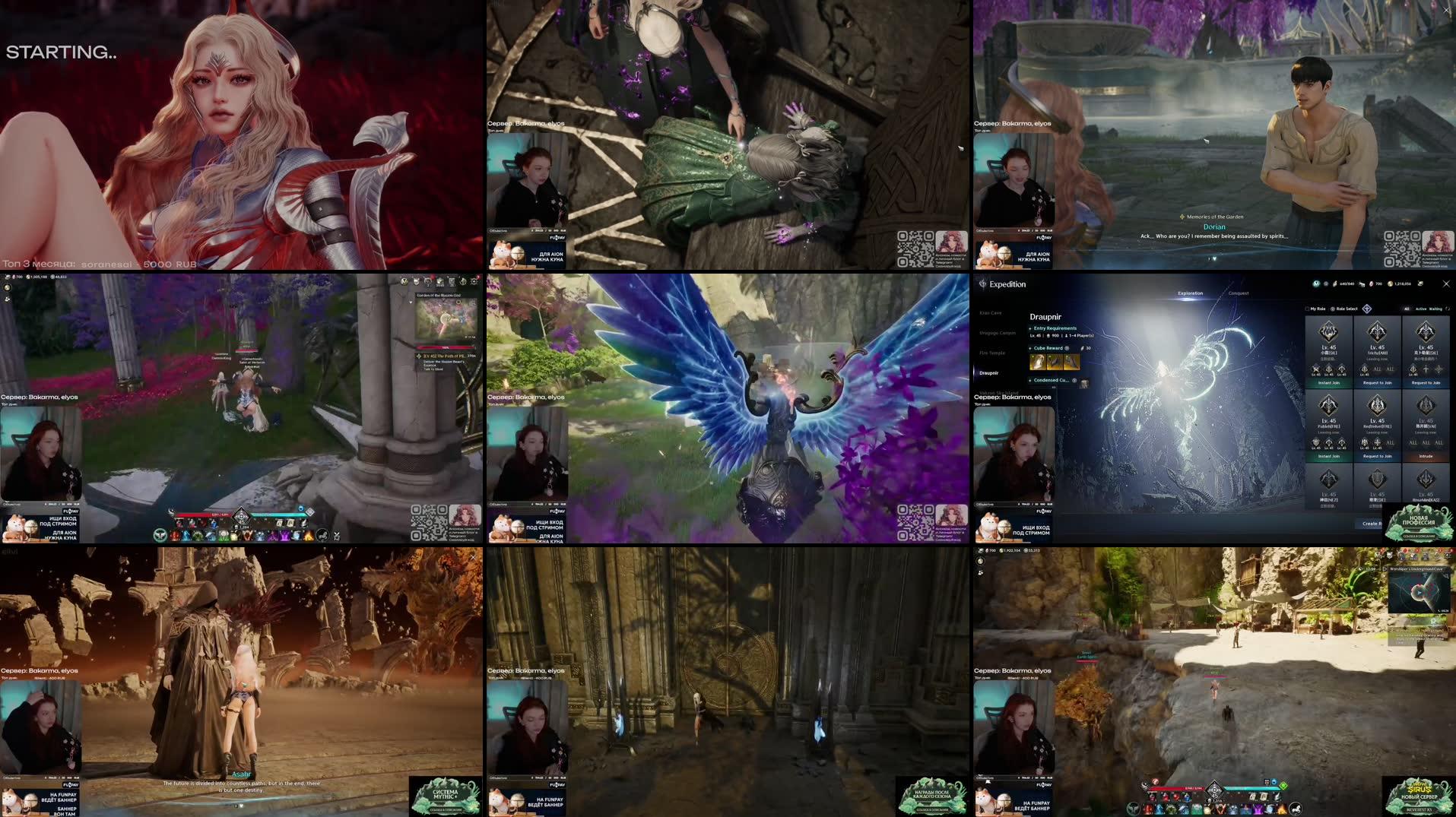The image size is (1456, 817).
Task: Switch the party list filter to Waiting
Action: (1435, 309)
